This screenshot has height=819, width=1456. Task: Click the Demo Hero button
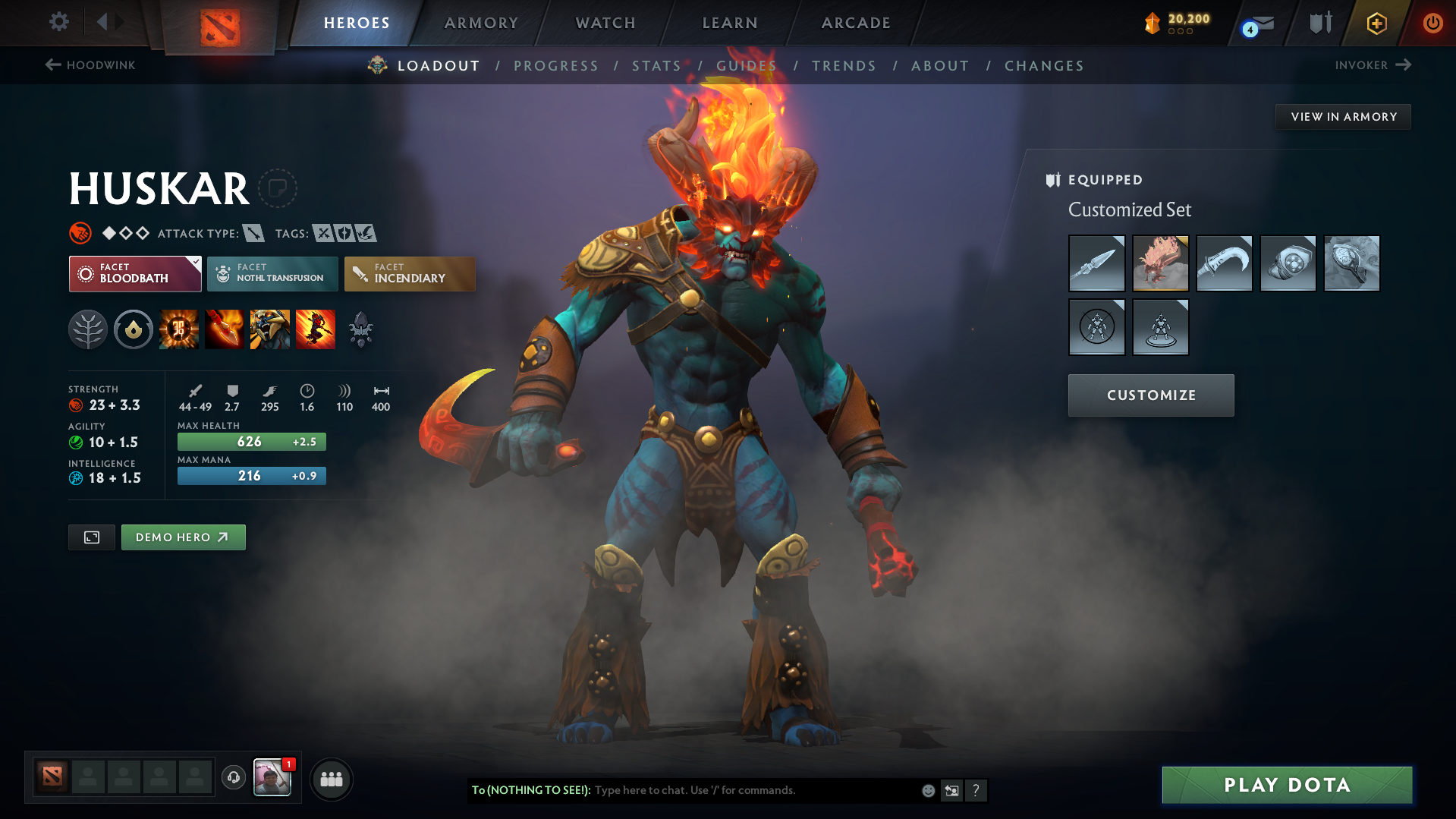click(183, 537)
